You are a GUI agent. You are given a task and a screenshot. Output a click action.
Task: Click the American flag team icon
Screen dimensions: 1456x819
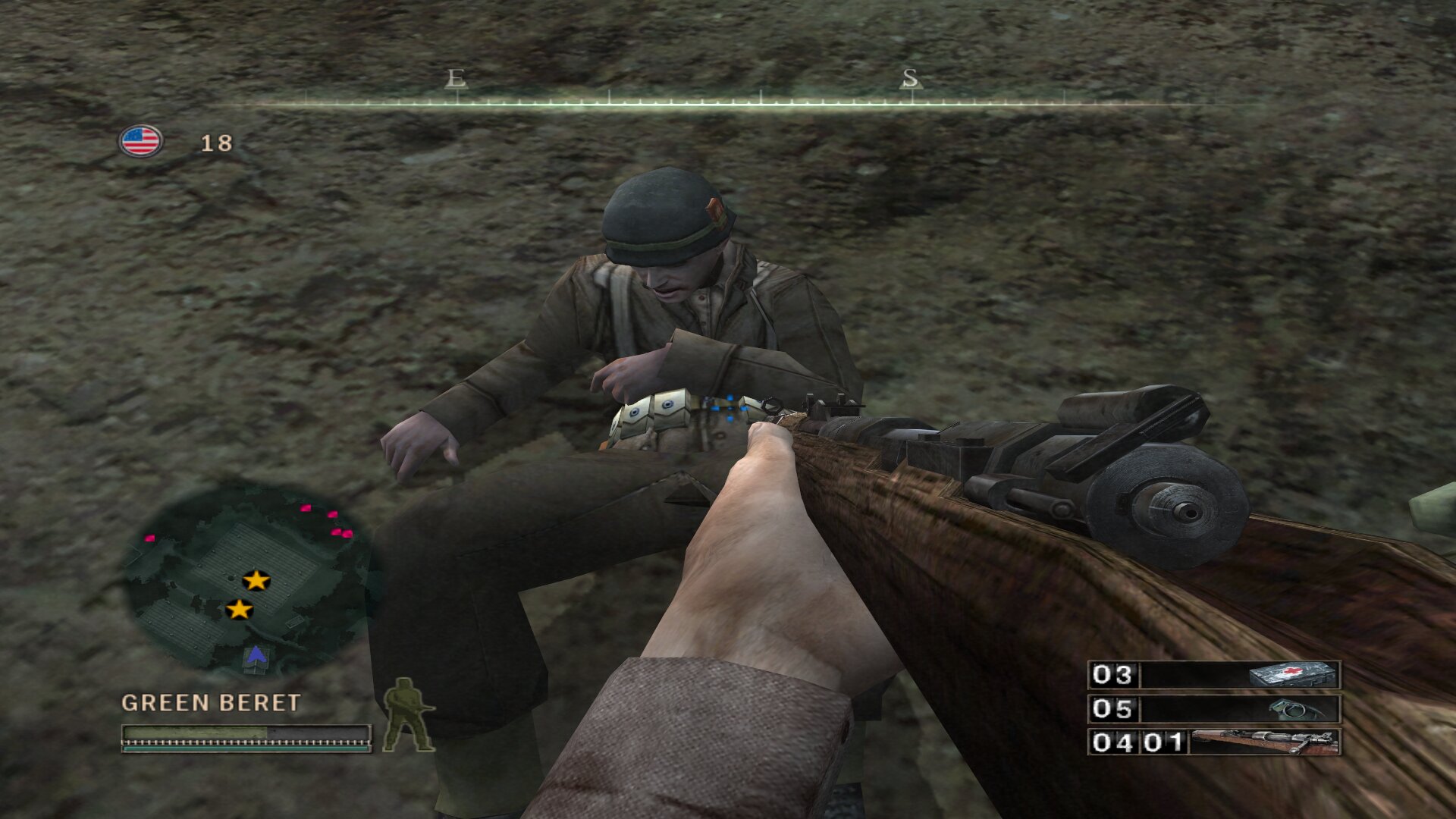(140, 141)
